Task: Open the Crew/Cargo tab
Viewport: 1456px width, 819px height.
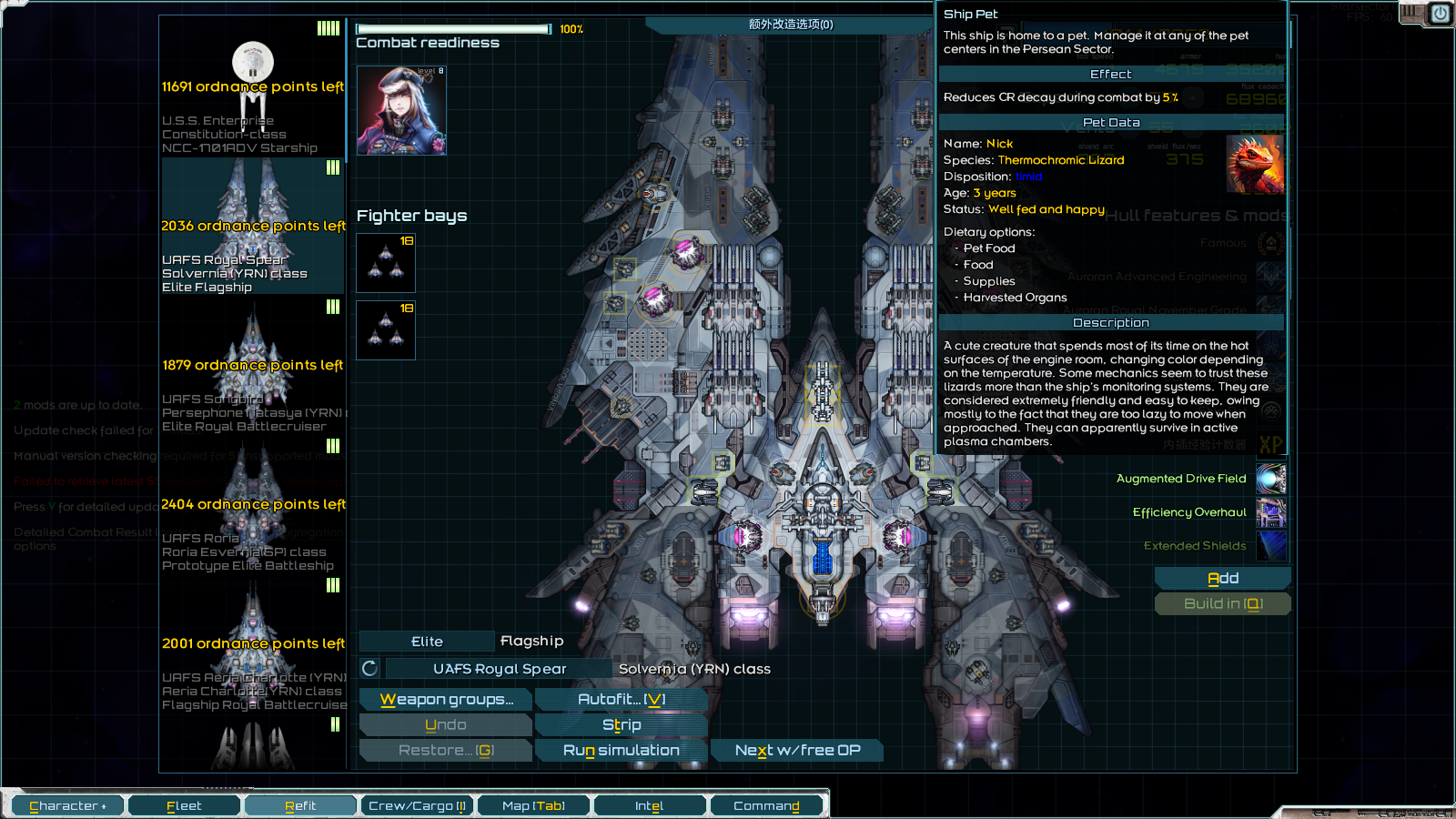Action: click(417, 805)
